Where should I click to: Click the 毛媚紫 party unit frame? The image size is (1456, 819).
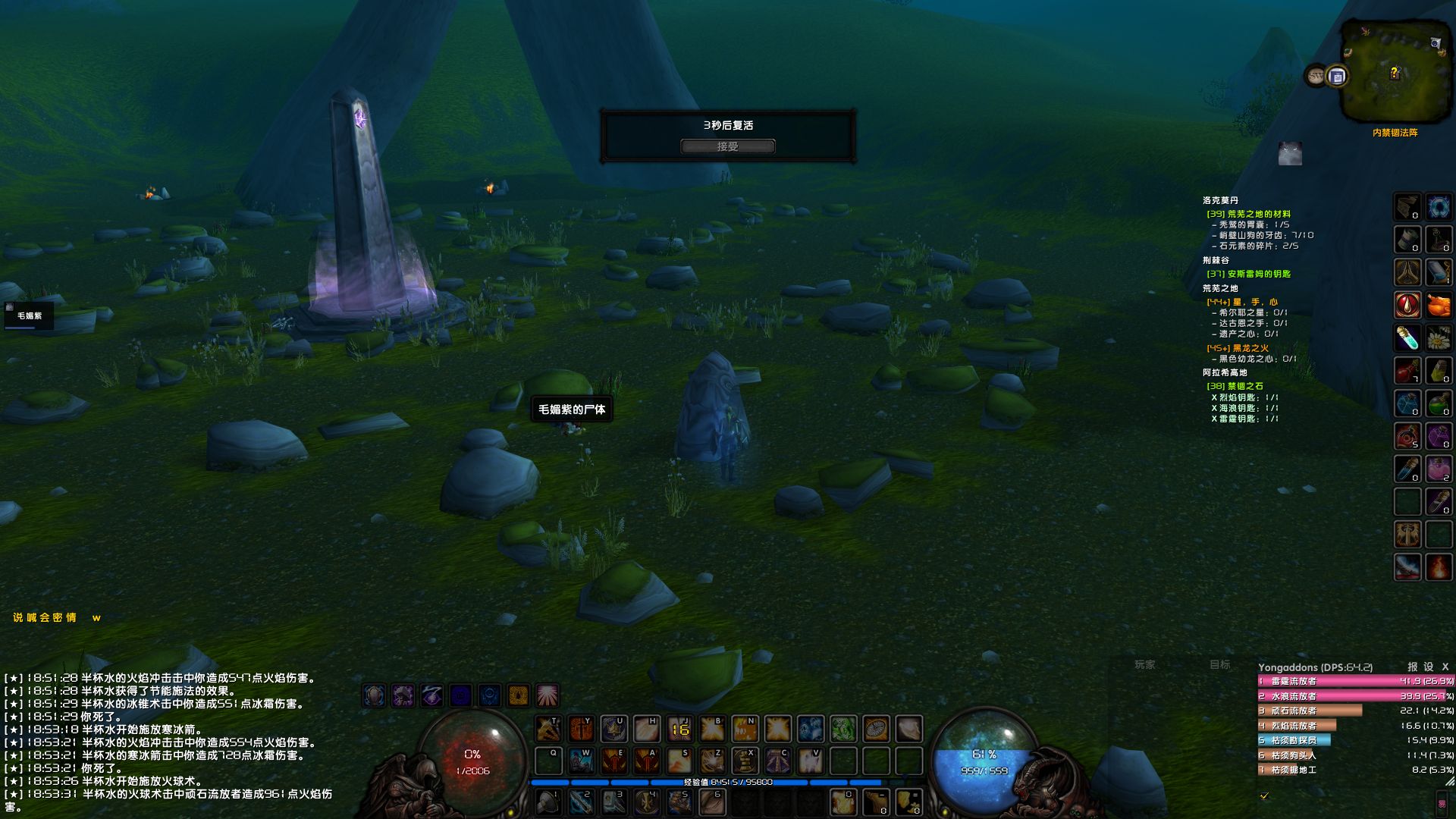pos(29,315)
